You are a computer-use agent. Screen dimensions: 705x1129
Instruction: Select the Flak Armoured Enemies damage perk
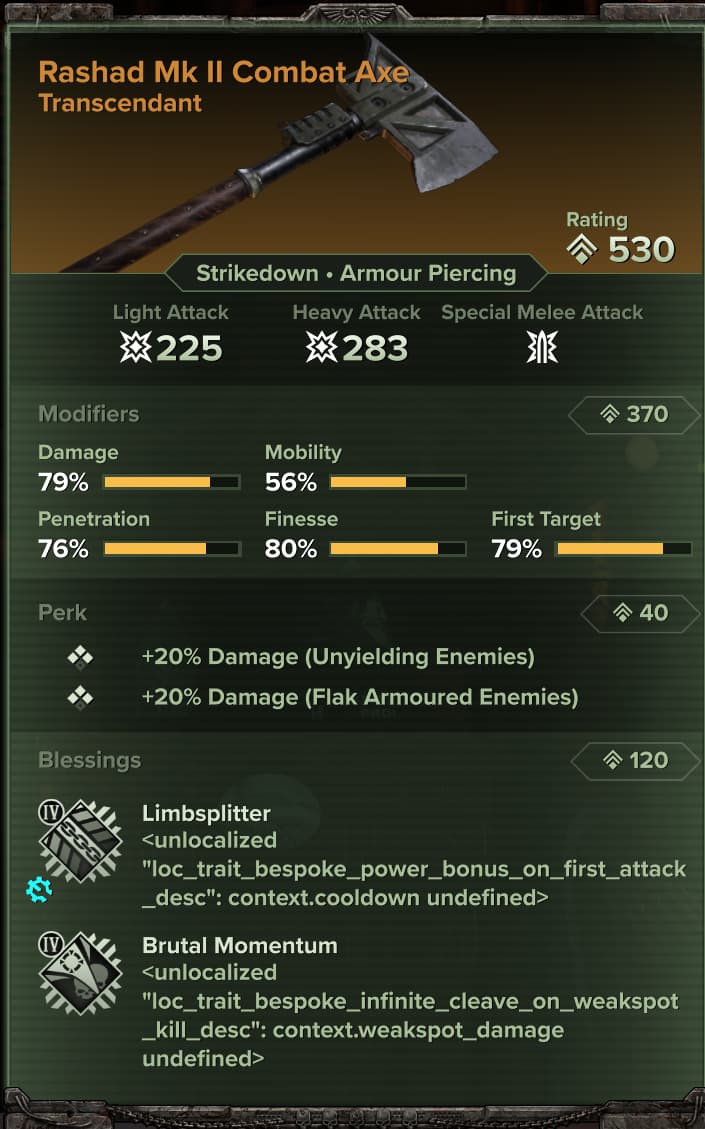[359, 697]
